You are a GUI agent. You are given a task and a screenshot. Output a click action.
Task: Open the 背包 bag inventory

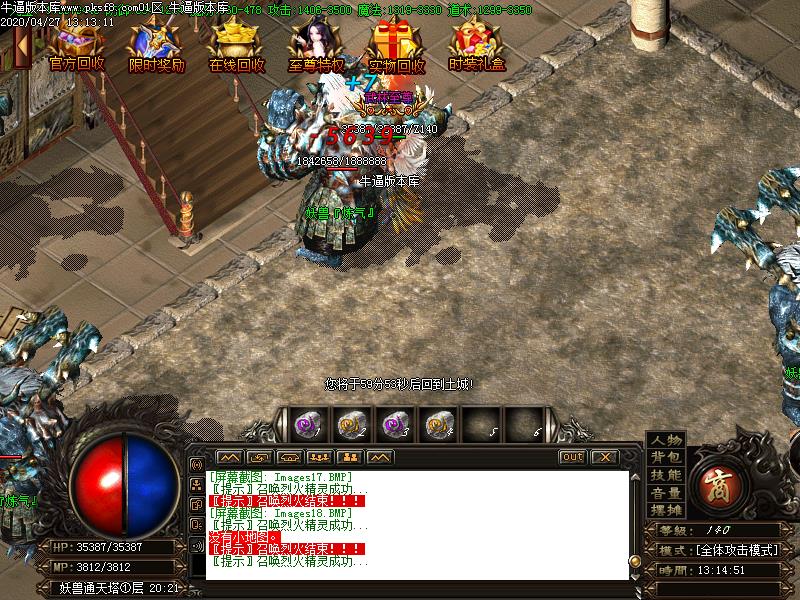(x=665, y=458)
